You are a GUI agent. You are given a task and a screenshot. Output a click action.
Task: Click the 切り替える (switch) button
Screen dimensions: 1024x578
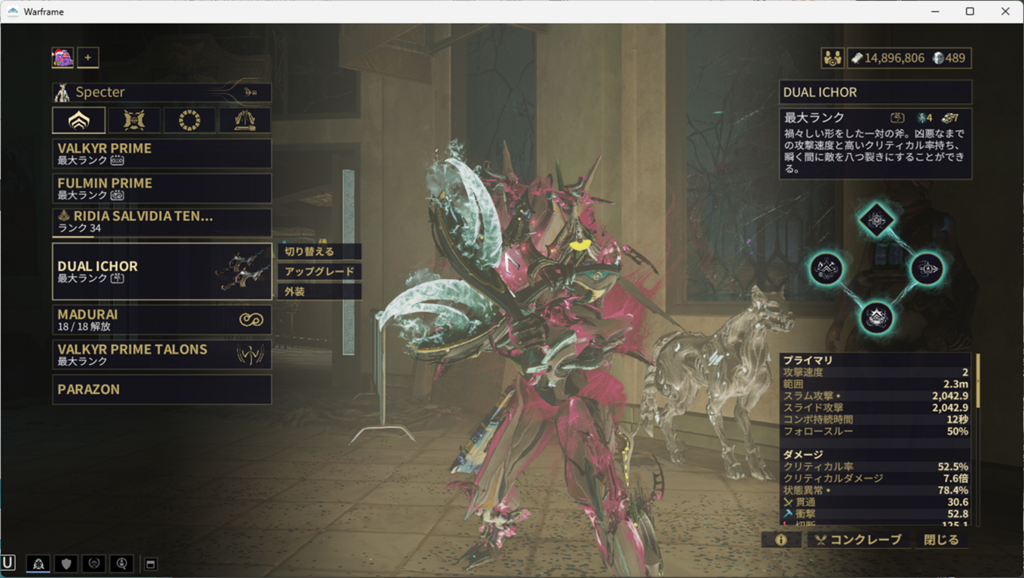point(318,251)
